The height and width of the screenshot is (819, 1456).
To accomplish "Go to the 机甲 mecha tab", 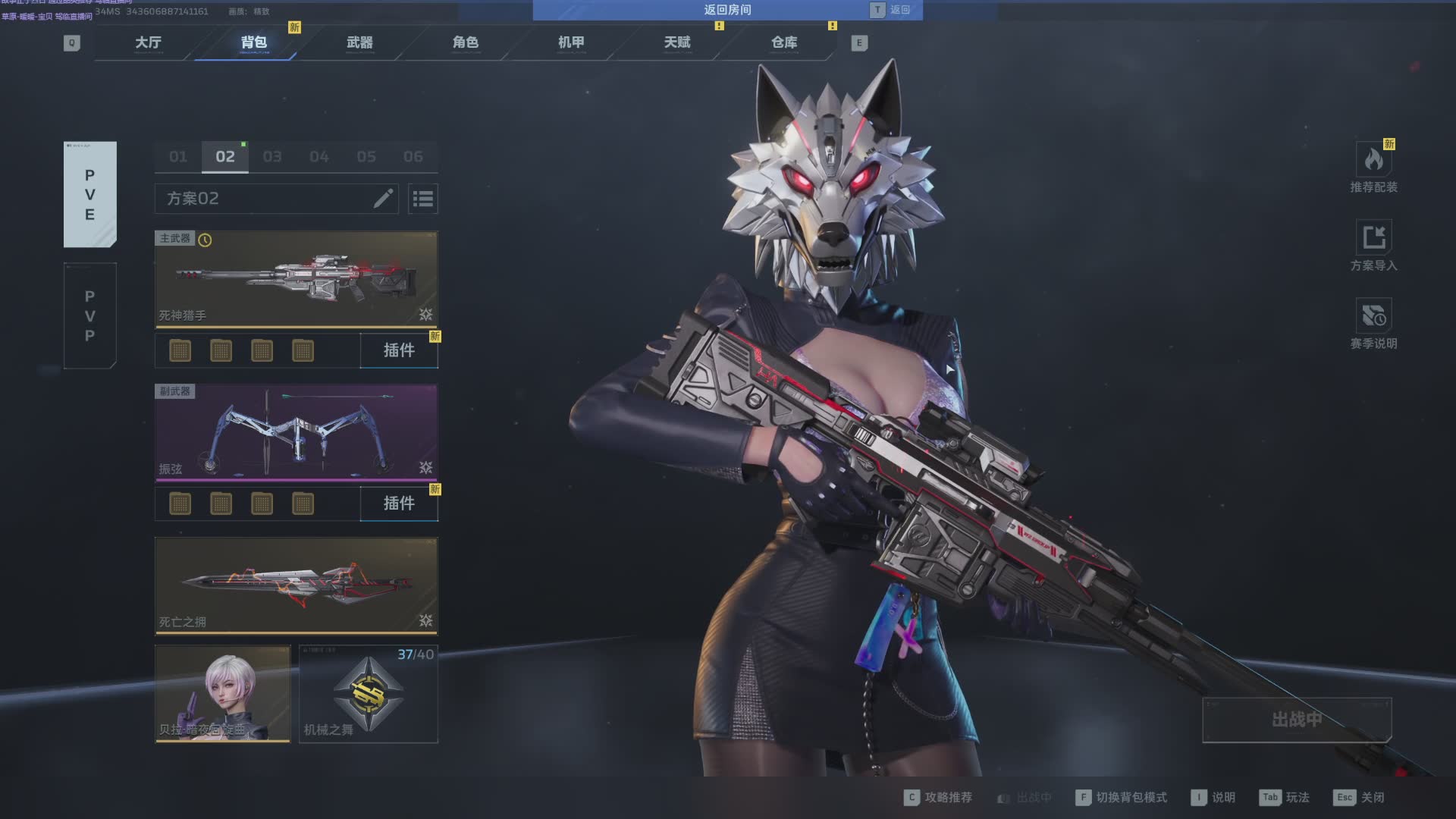I will (x=571, y=42).
